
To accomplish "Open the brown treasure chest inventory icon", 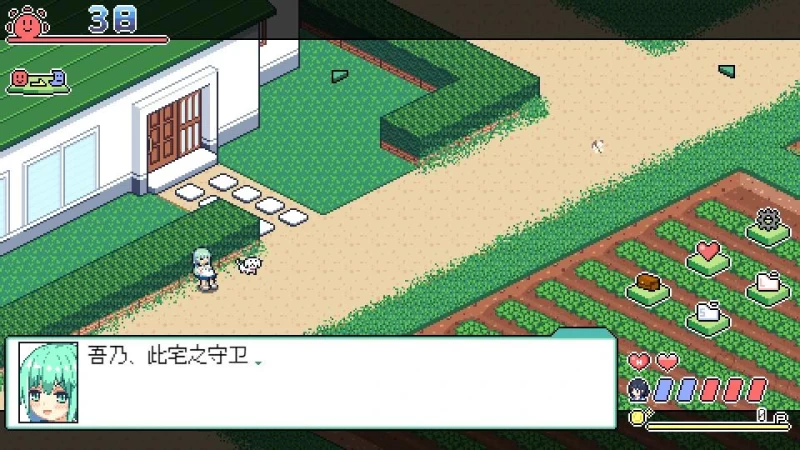I will pyautogui.click(x=649, y=283).
